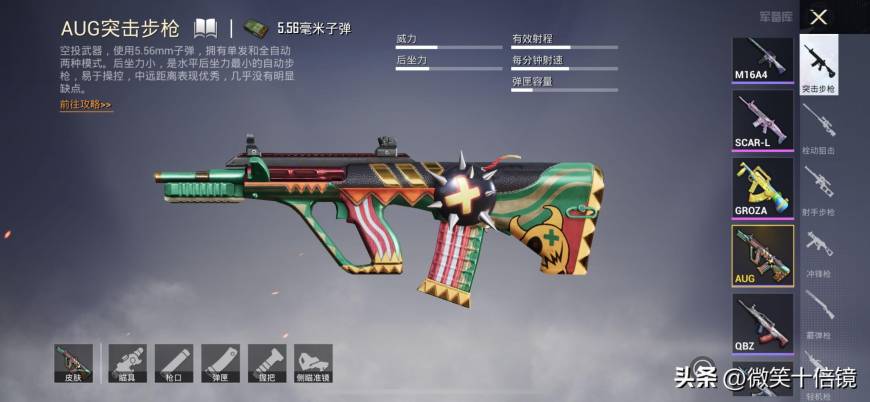Choose the 枪口 muzzle attachment slot
This screenshot has height=402, width=870.
point(174,364)
